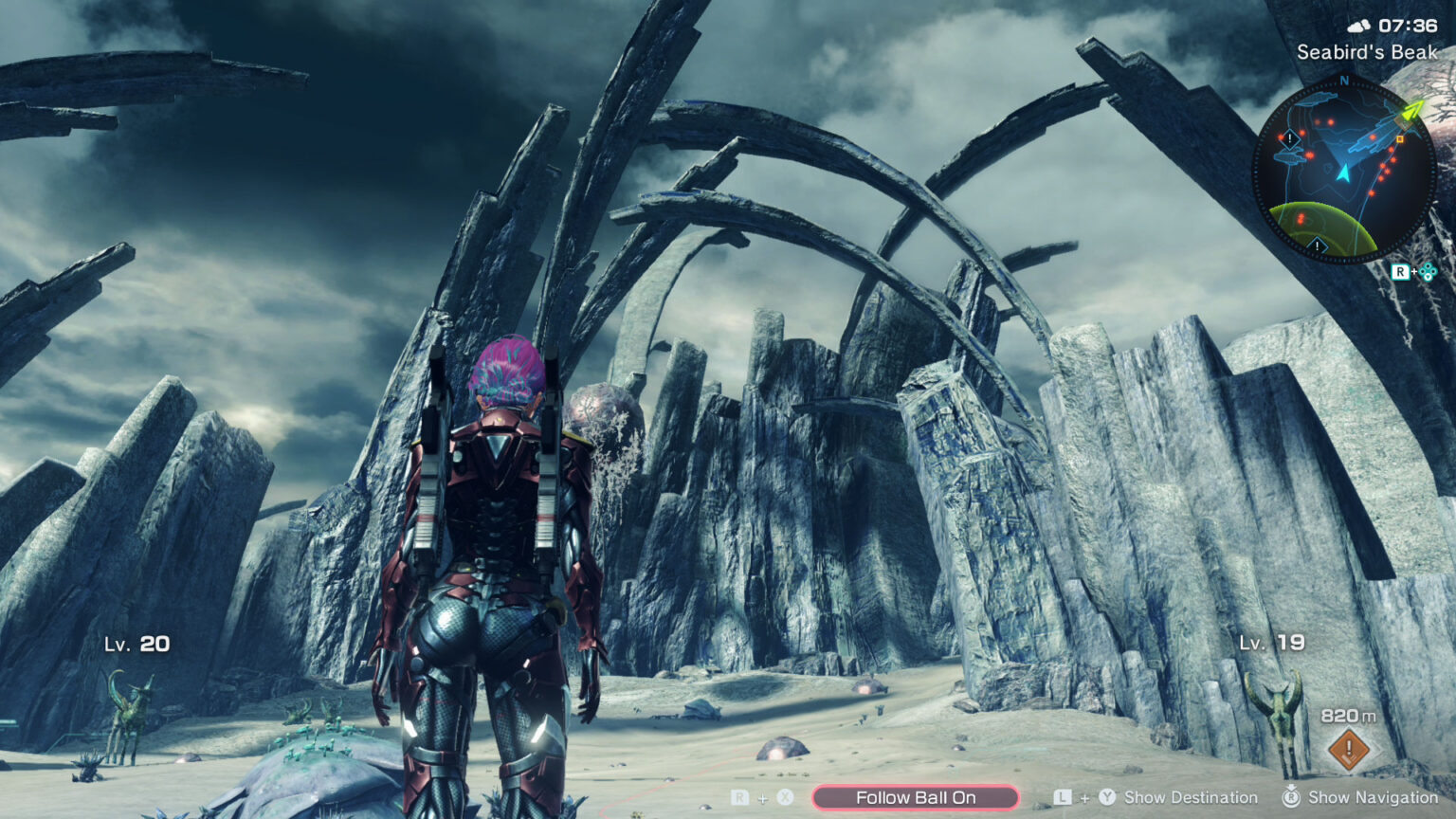Click Show Destination
The image size is (1456, 819).
click(1190, 797)
